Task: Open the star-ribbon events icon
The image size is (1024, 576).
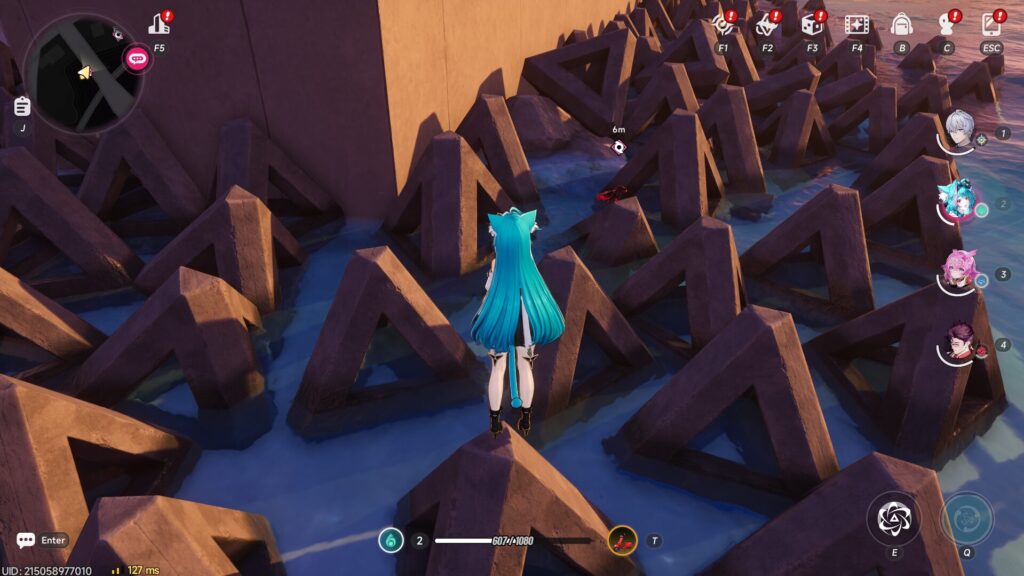Action: pyautogui.click(x=767, y=24)
